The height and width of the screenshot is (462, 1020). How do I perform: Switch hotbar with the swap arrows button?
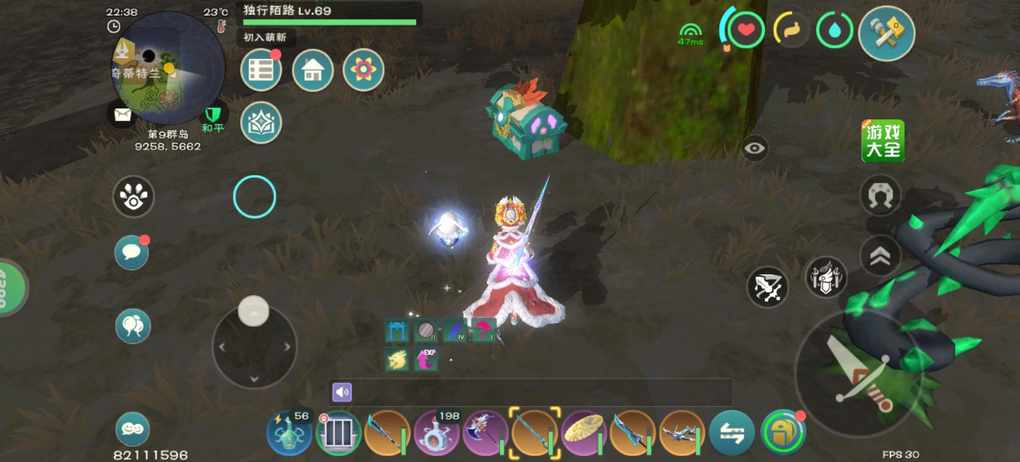tap(732, 433)
